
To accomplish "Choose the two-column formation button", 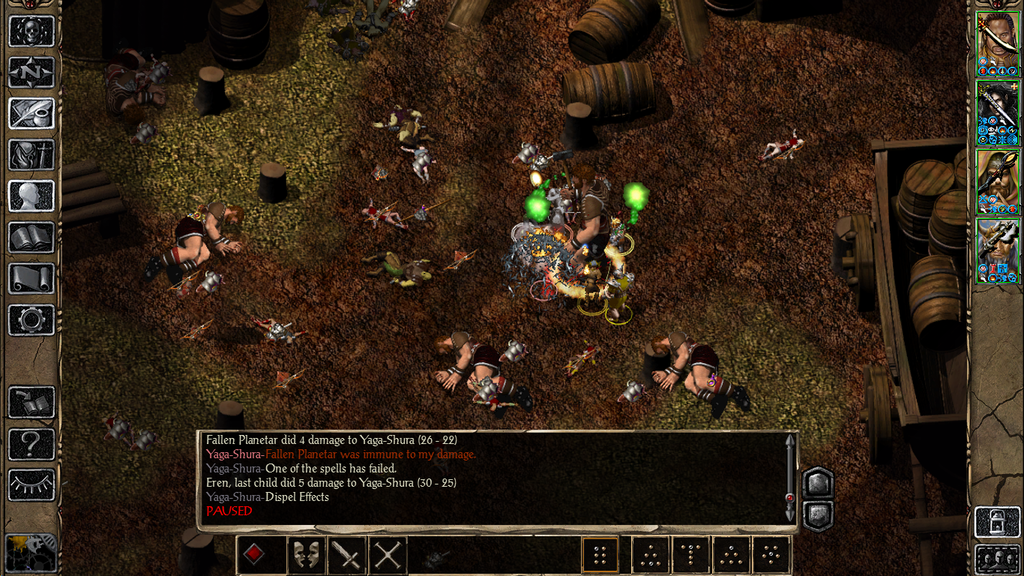I will click(600, 555).
